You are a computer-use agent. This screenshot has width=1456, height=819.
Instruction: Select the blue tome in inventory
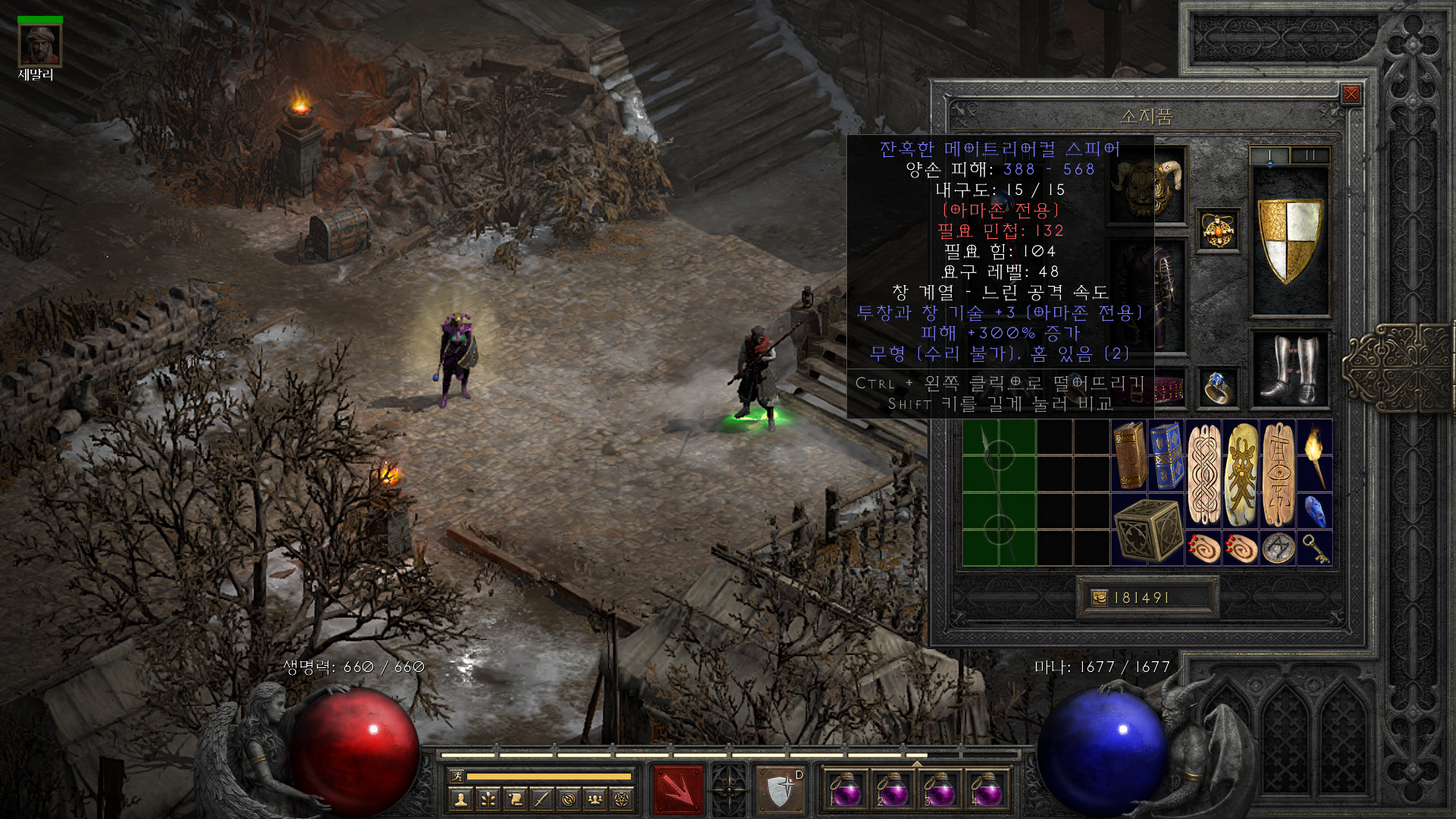[x=1166, y=456]
